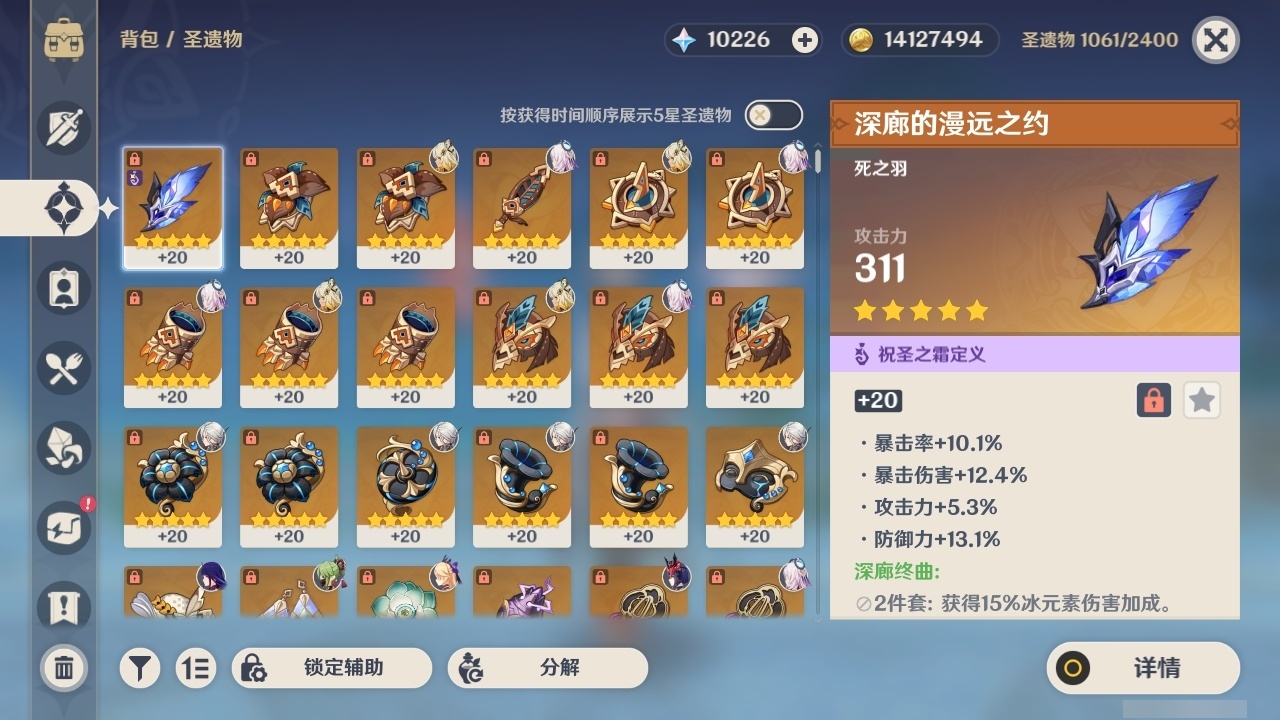Click the backpack icon at top left
The height and width of the screenshot is (720, 1280).
tap(66, 40)
